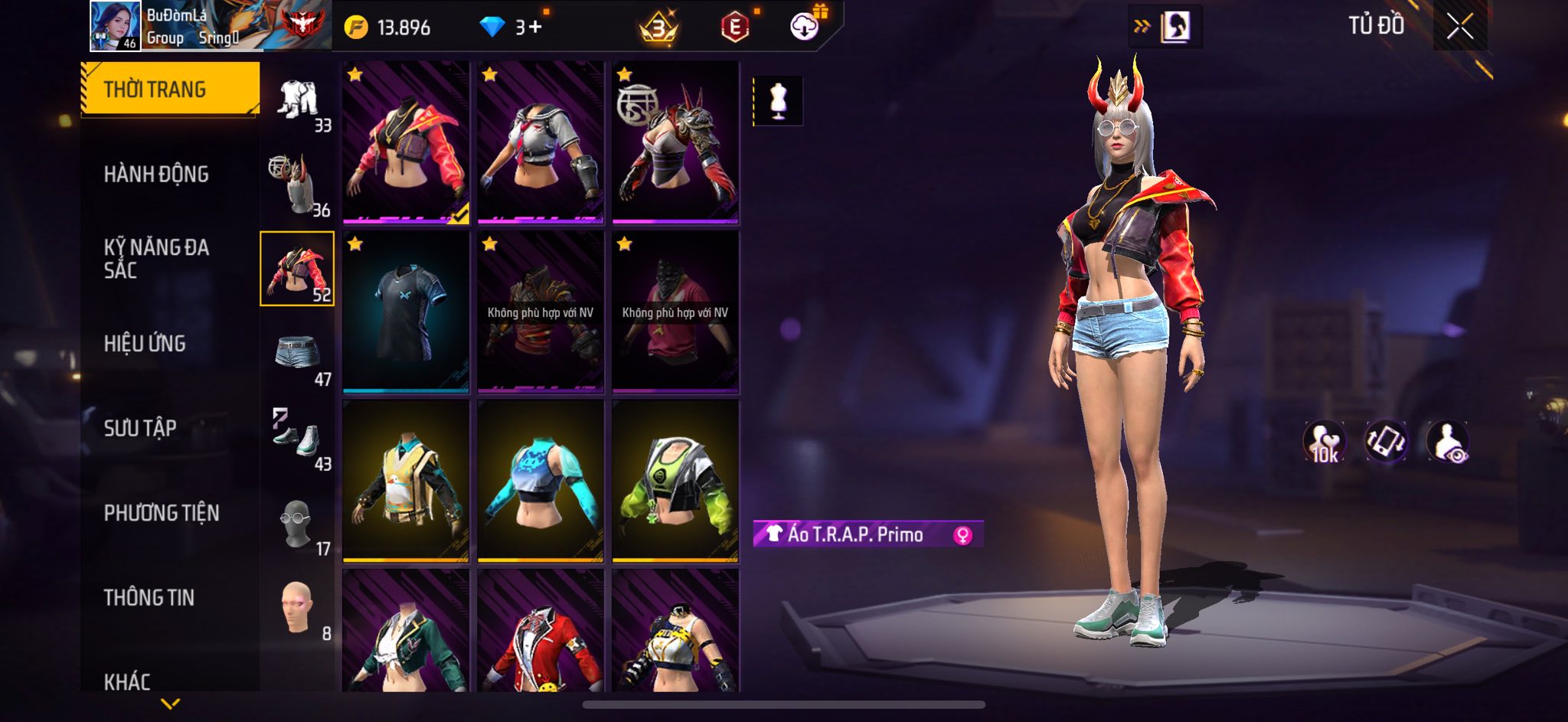Viewport: 1568px width, 722px height.
Task: Pick the horned headwear category
Action: 298,185
